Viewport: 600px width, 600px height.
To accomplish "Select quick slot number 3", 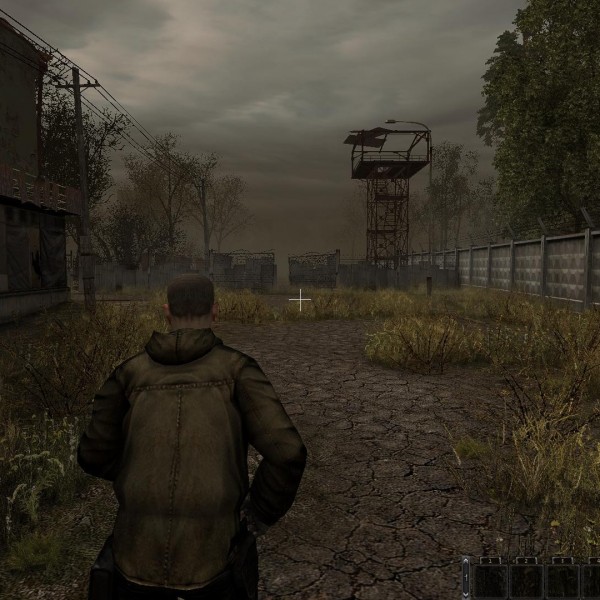I will (x=562, y=581).
